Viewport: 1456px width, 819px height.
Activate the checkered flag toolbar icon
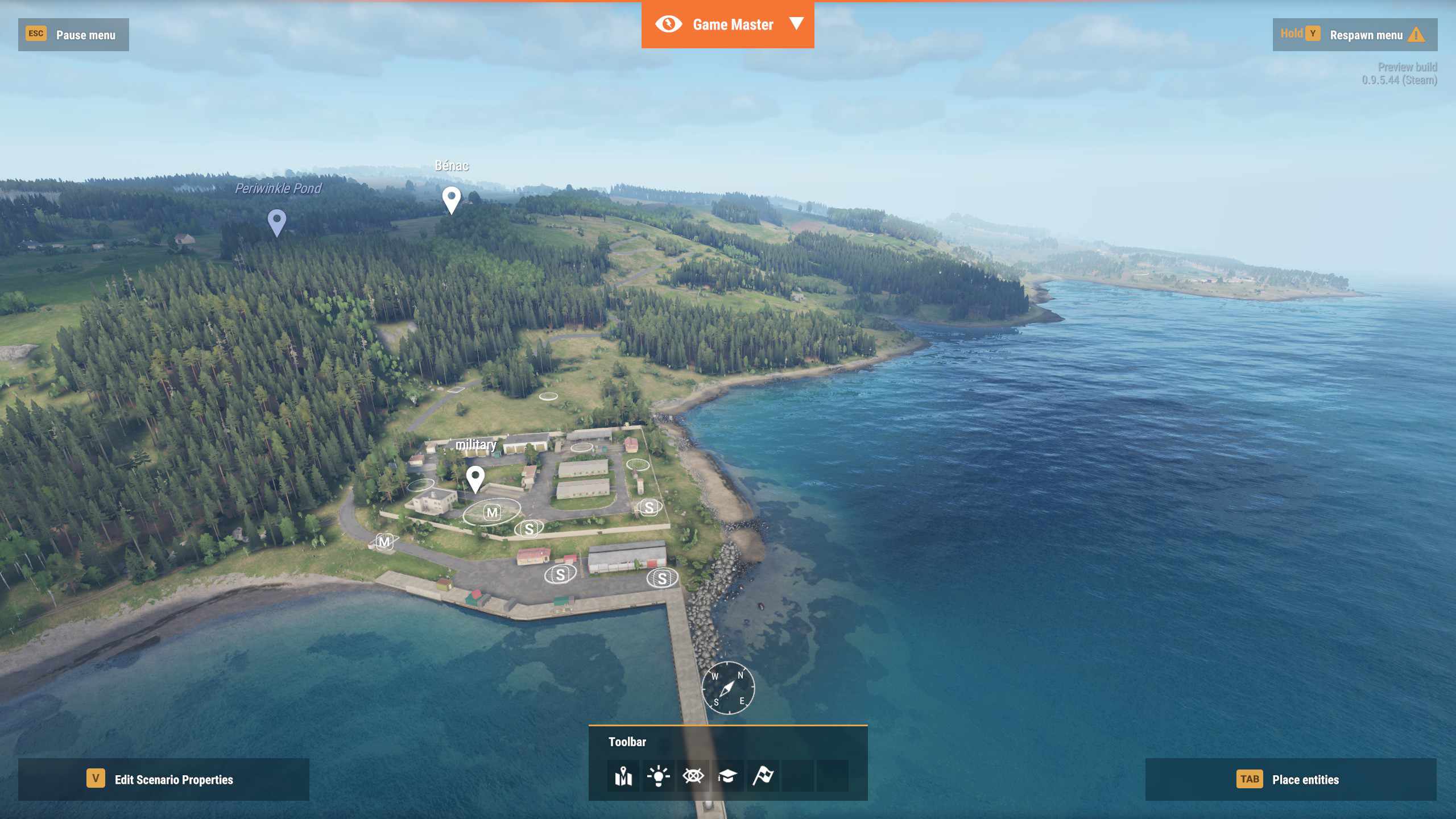tap(763, 776)
